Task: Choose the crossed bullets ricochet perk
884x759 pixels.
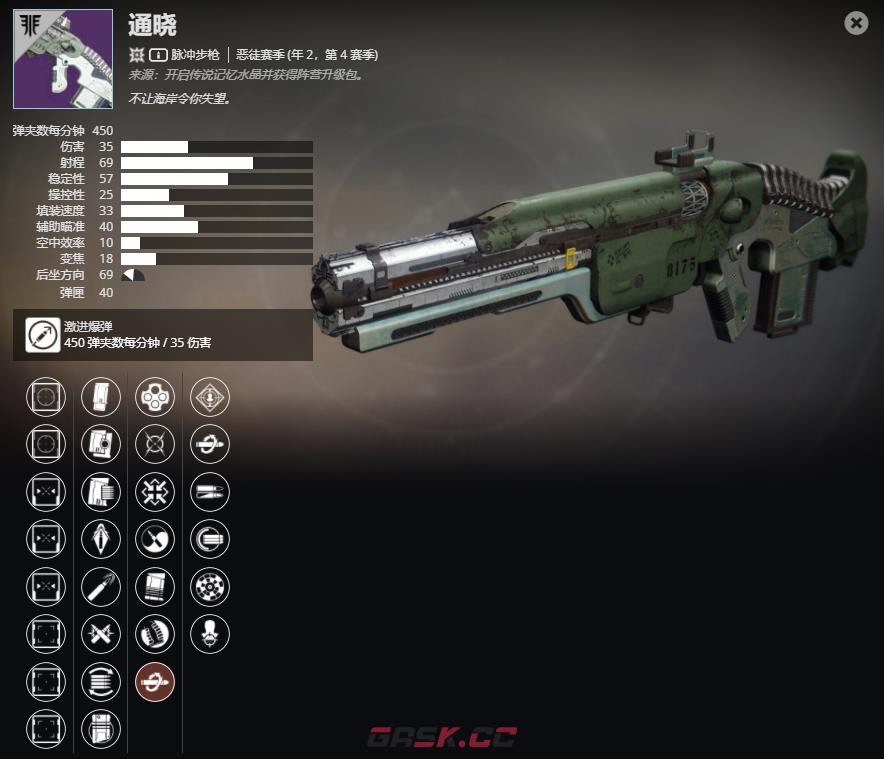Action: coord(100,633)
